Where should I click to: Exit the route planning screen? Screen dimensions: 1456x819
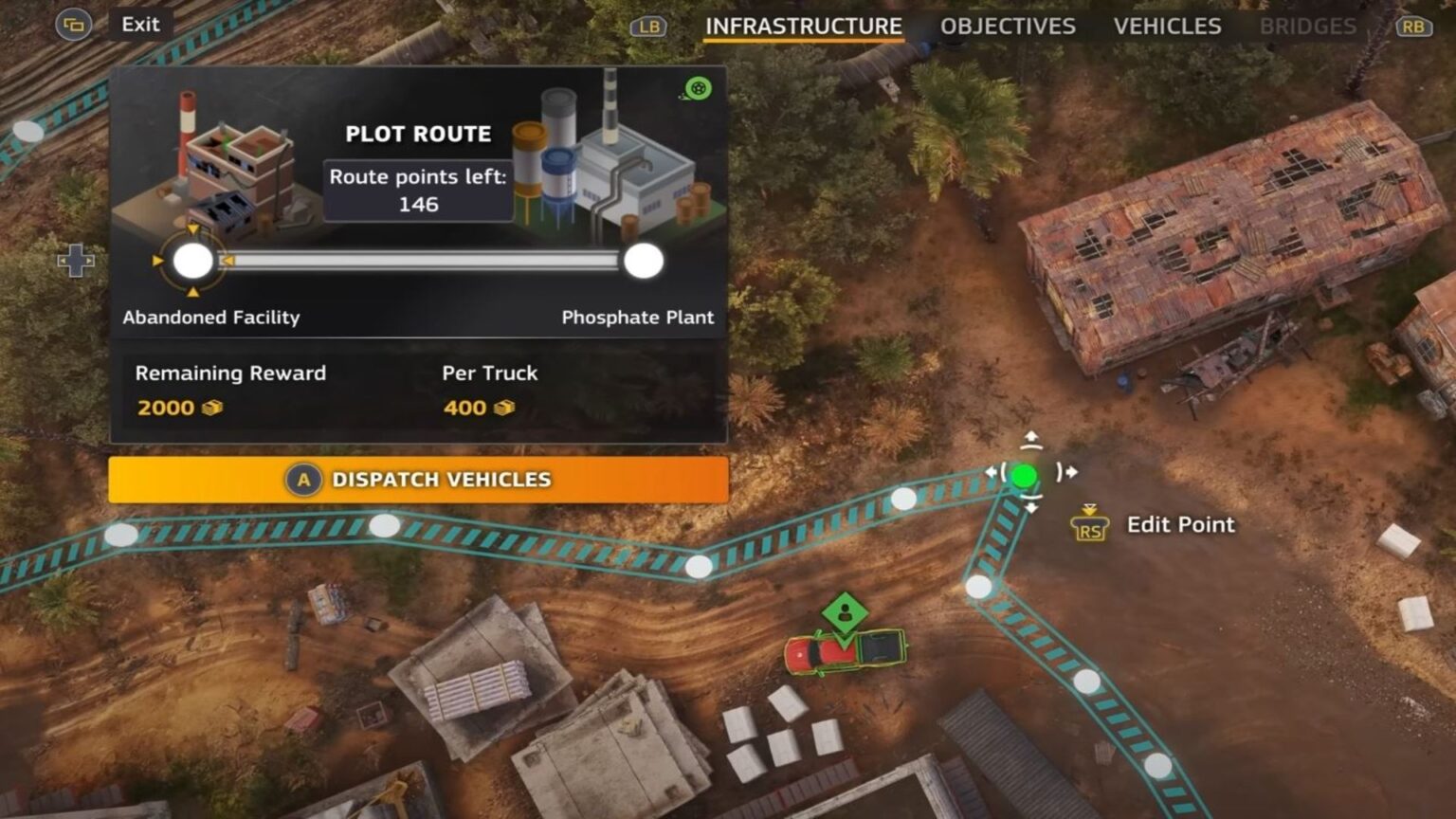point(140,25)
